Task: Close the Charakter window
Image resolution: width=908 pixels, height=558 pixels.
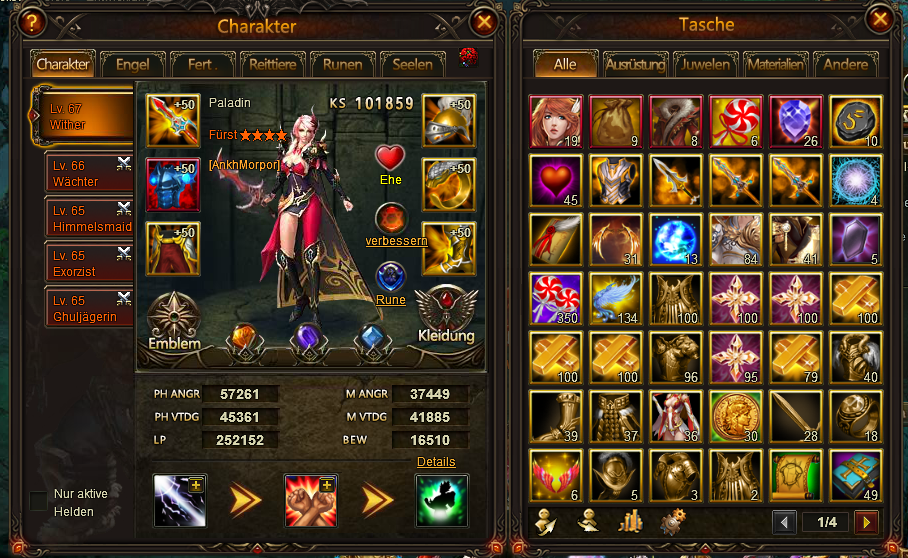Action: coord(484,21)
